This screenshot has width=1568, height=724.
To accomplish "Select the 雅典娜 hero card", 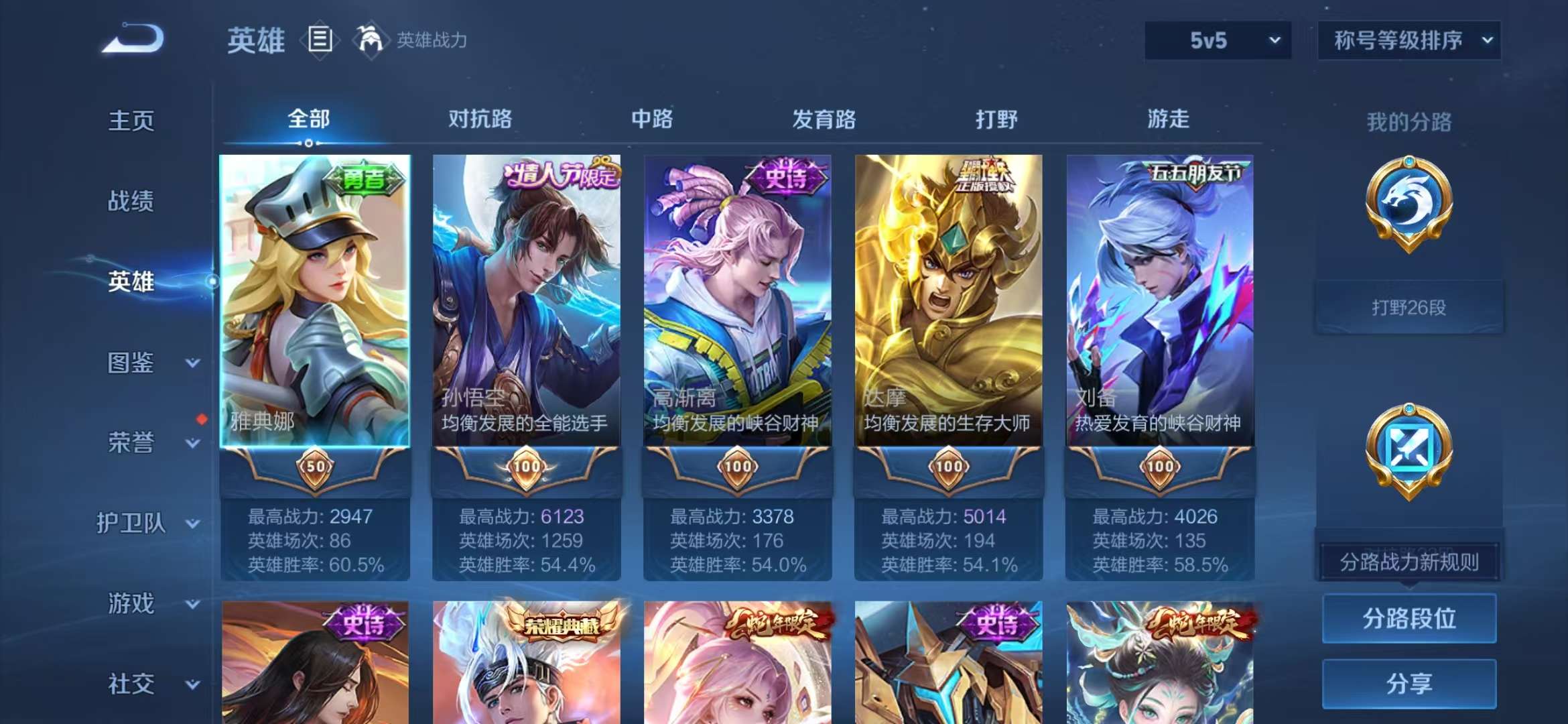I will coord(315,302).
